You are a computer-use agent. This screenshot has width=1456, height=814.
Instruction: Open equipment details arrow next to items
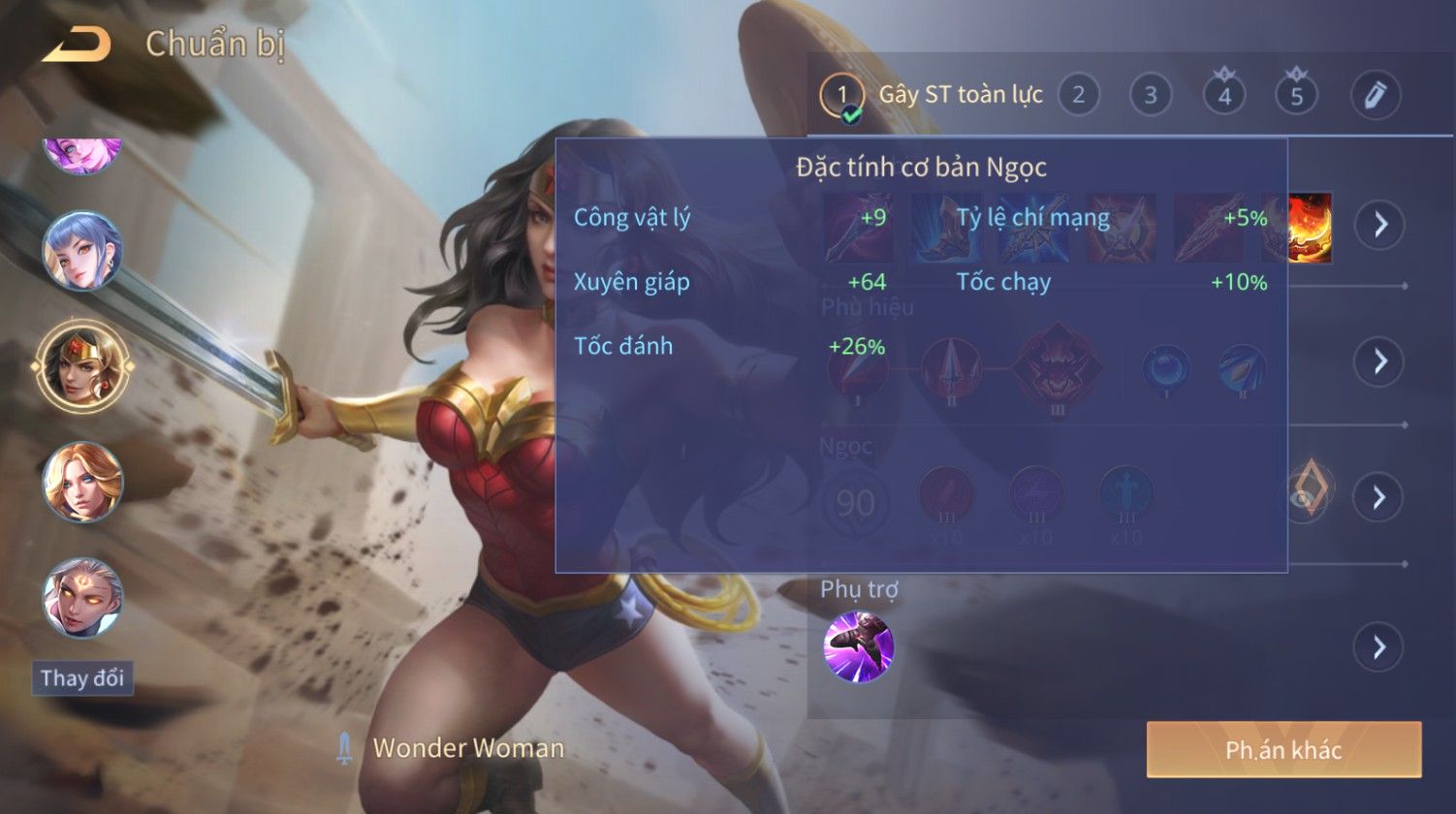click(x=1379, y=225)
